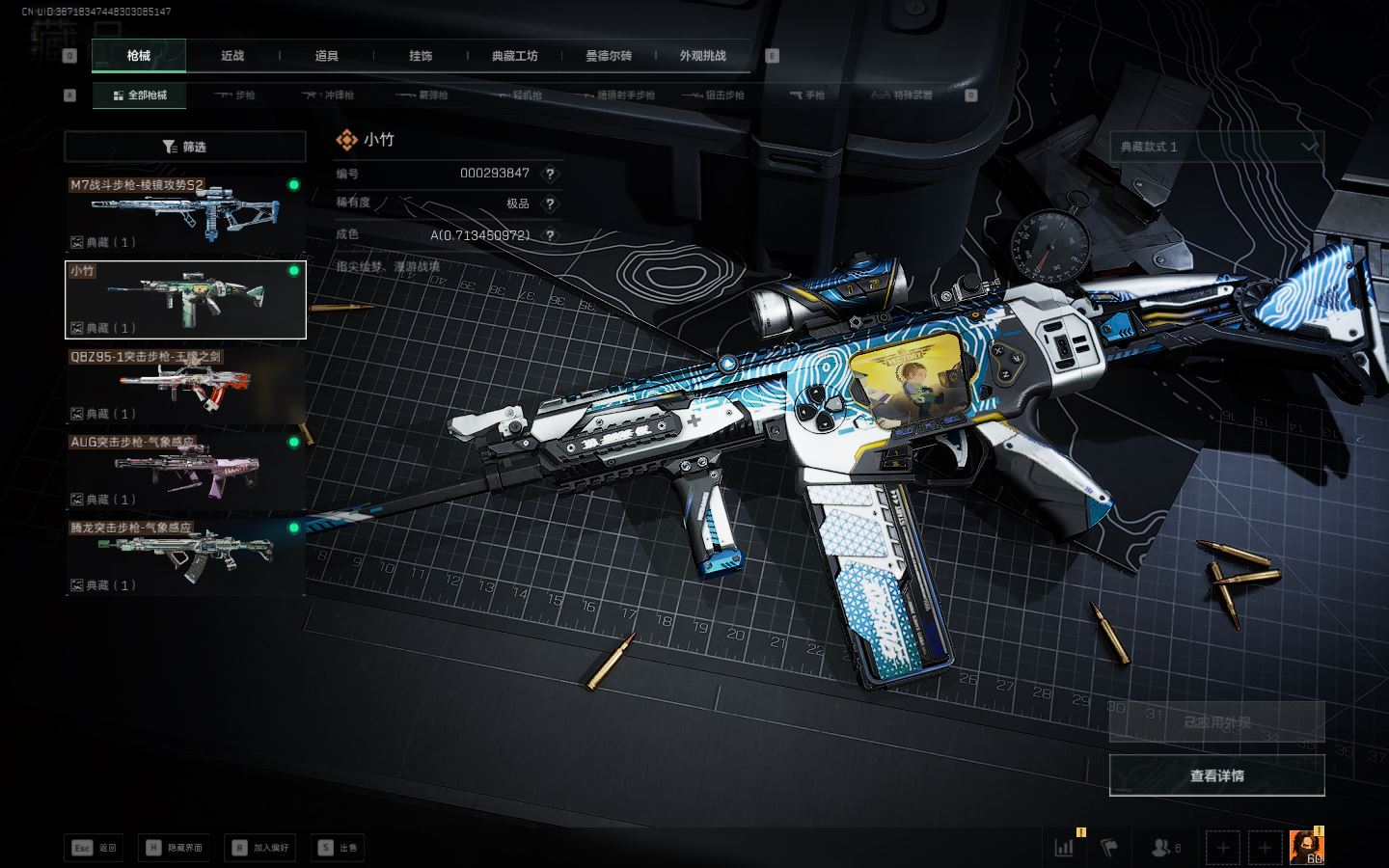Pick the AUG突击步枪 skin thumbnail
The image size is (1389, 868).
click(184, 472)
